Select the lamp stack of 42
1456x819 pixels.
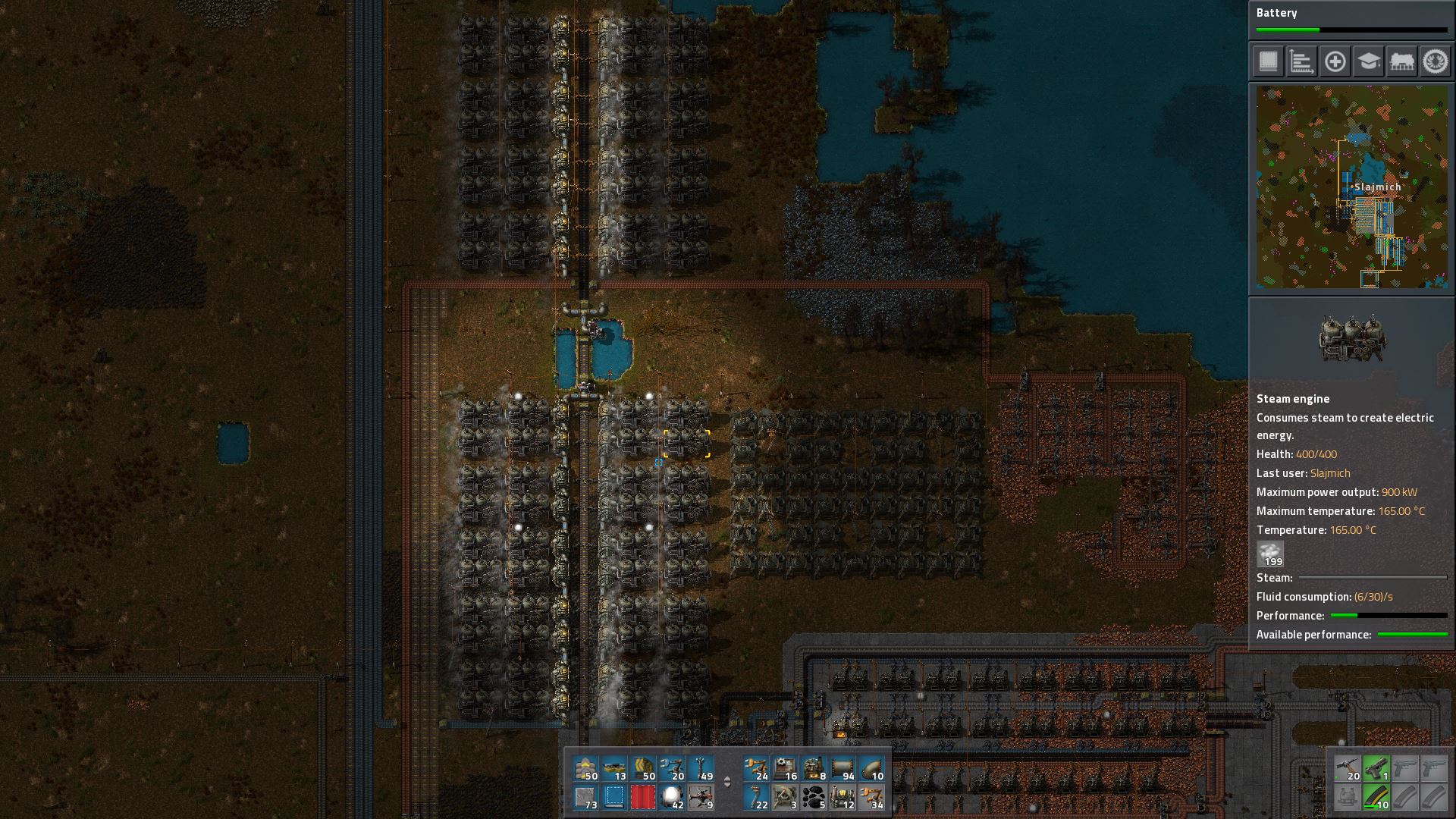(x=672, y=798)
